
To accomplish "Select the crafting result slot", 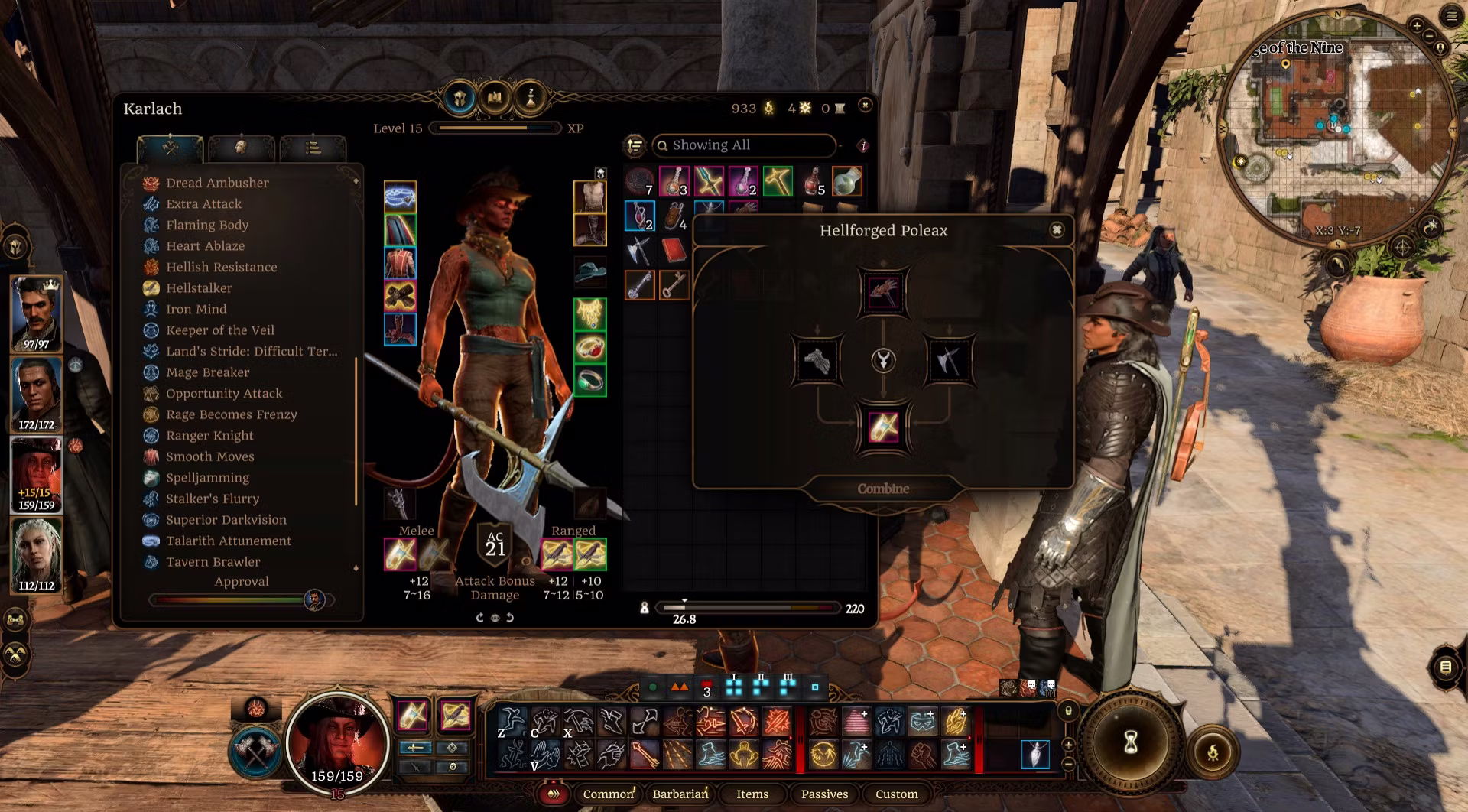I will (x=883, y=427).
